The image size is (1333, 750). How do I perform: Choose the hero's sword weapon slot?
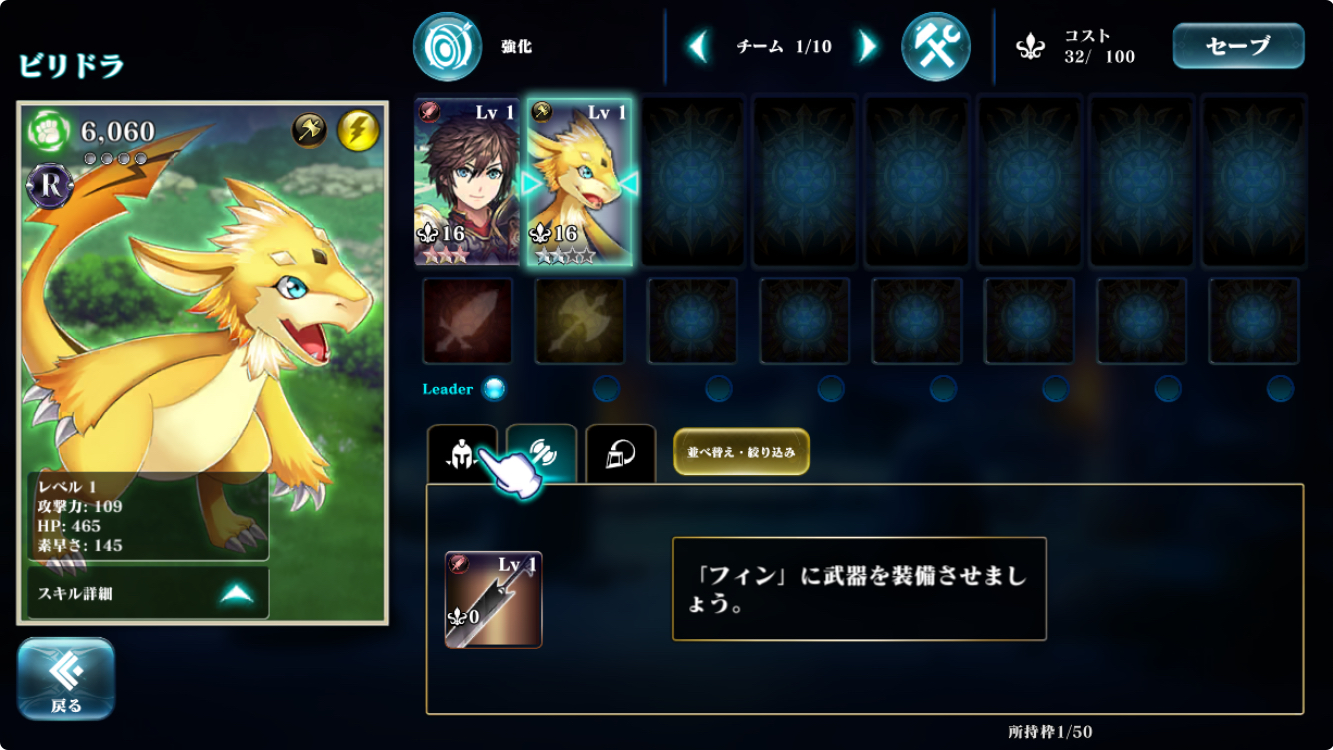pos(467,320)
